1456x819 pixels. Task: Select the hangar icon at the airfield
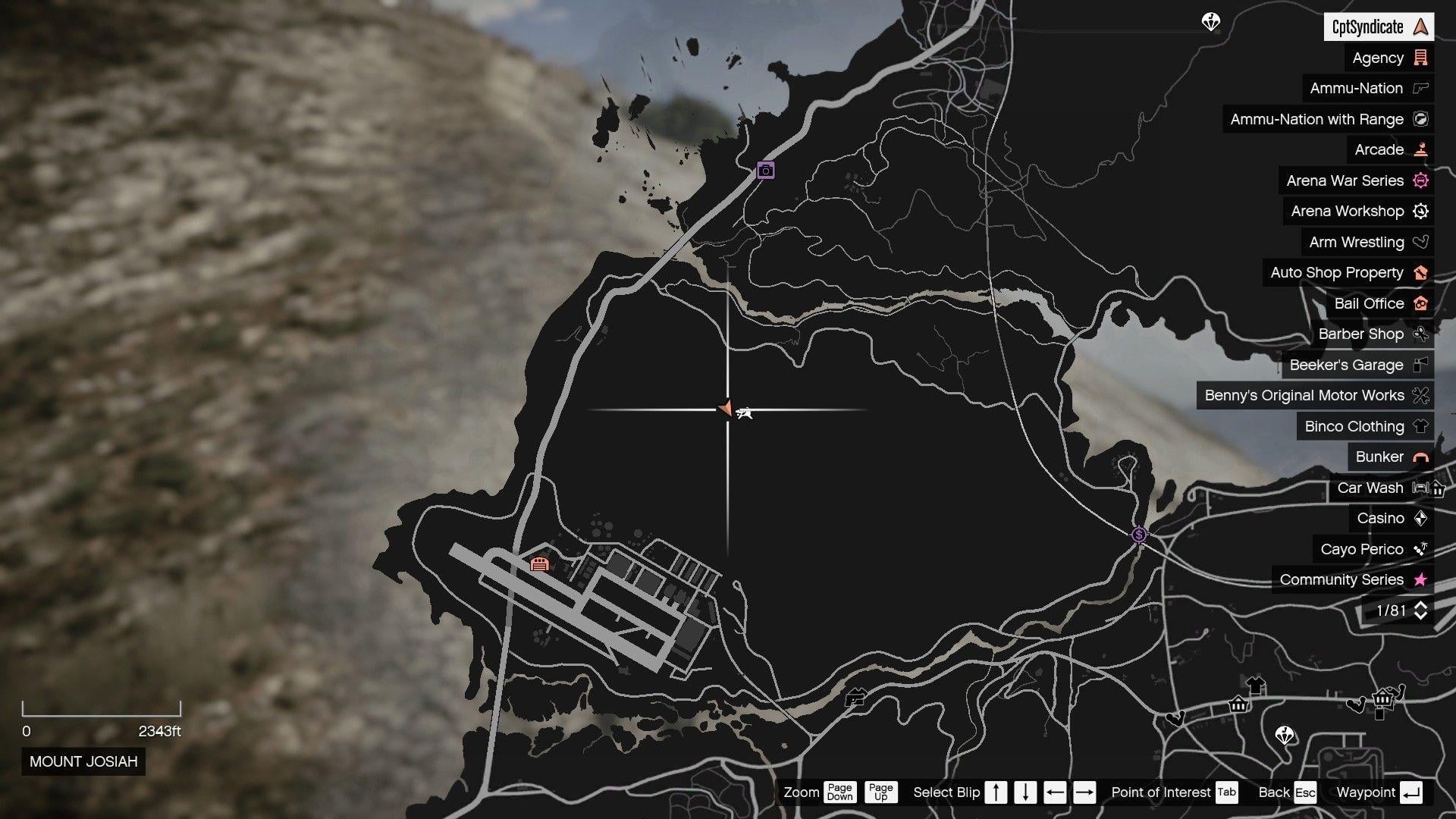pyautogui.click(x=541, y=565)
